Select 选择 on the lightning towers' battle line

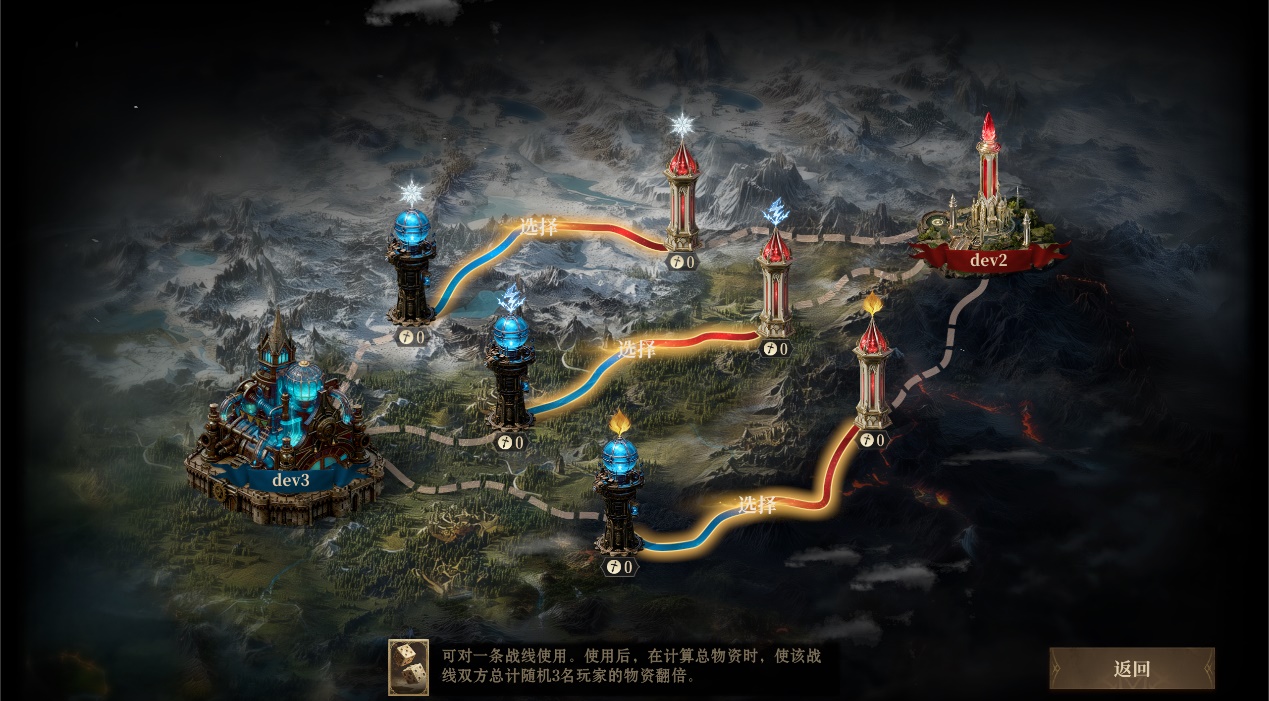pyautogui.click(x=636, y=349)
